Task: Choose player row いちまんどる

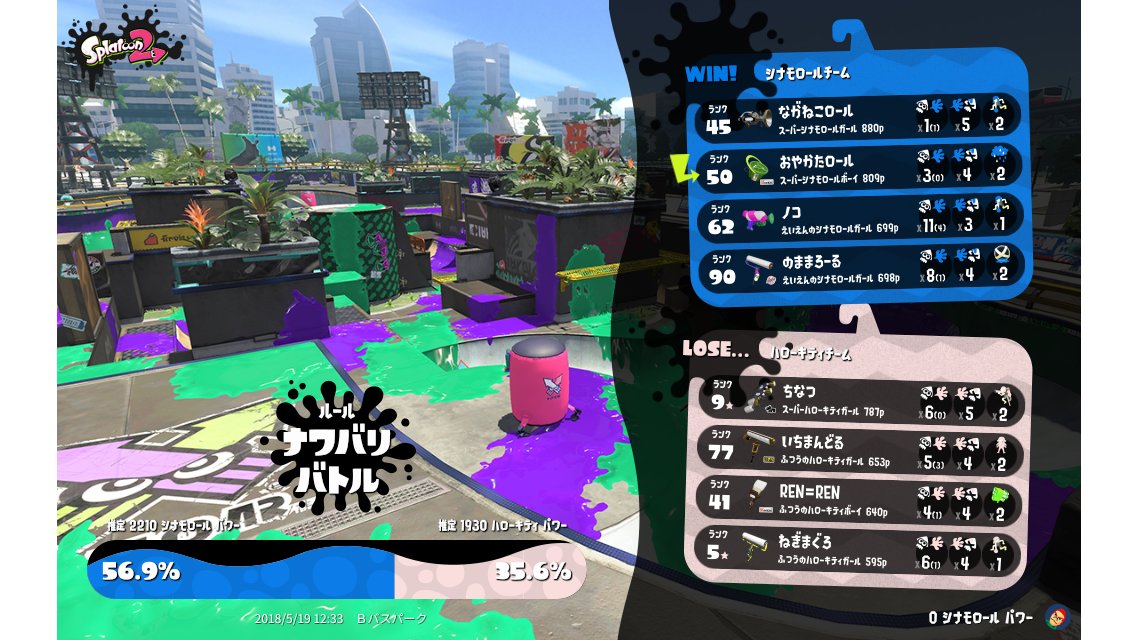Action: point(860,449)
